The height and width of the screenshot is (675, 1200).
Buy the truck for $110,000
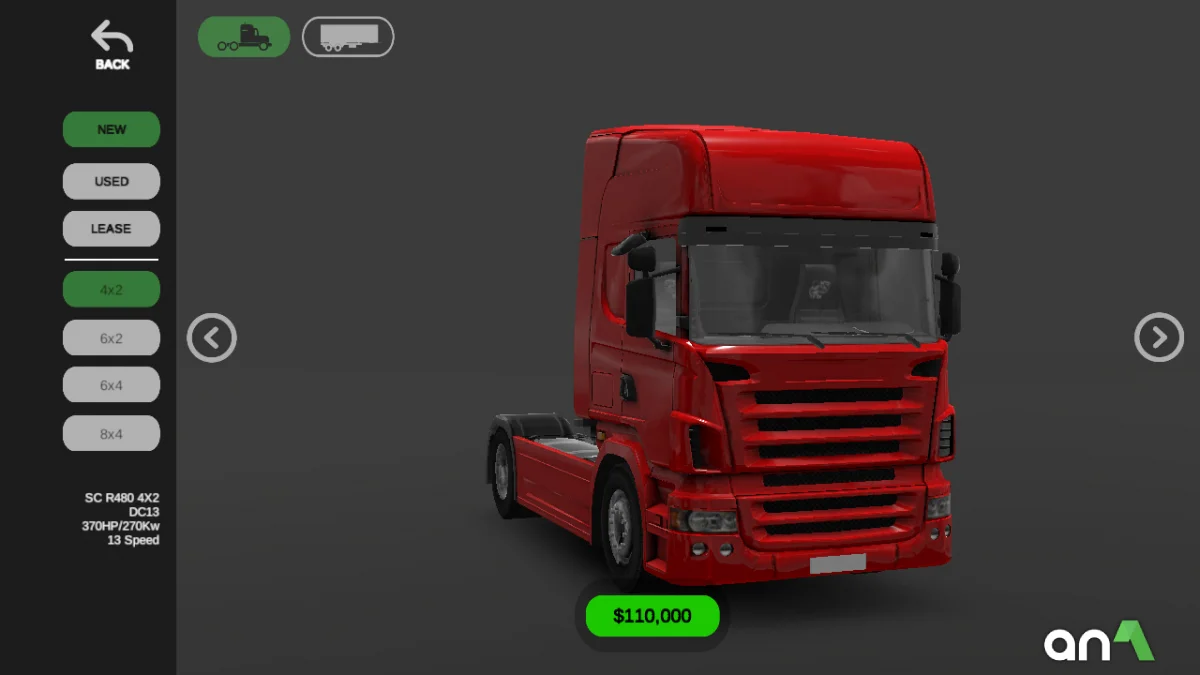click(652, 616)
